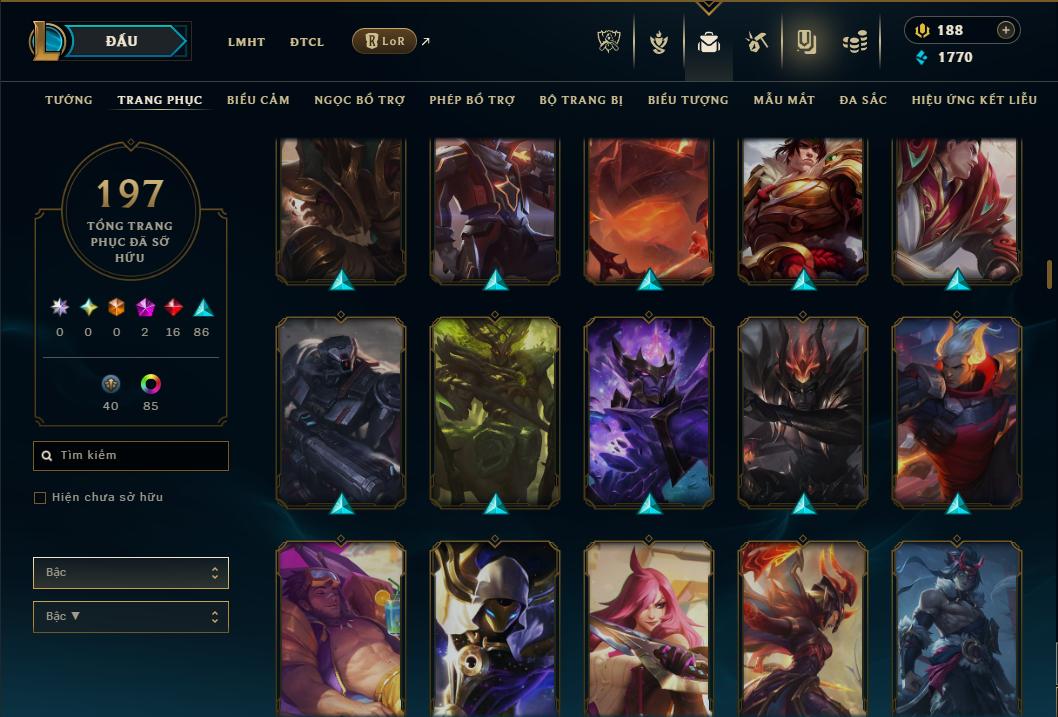Image resolution: width=1058 pixels, height=717 pixels.
Task: Click the Tìm kiếm search field
Action: click(x=131, y=456)
